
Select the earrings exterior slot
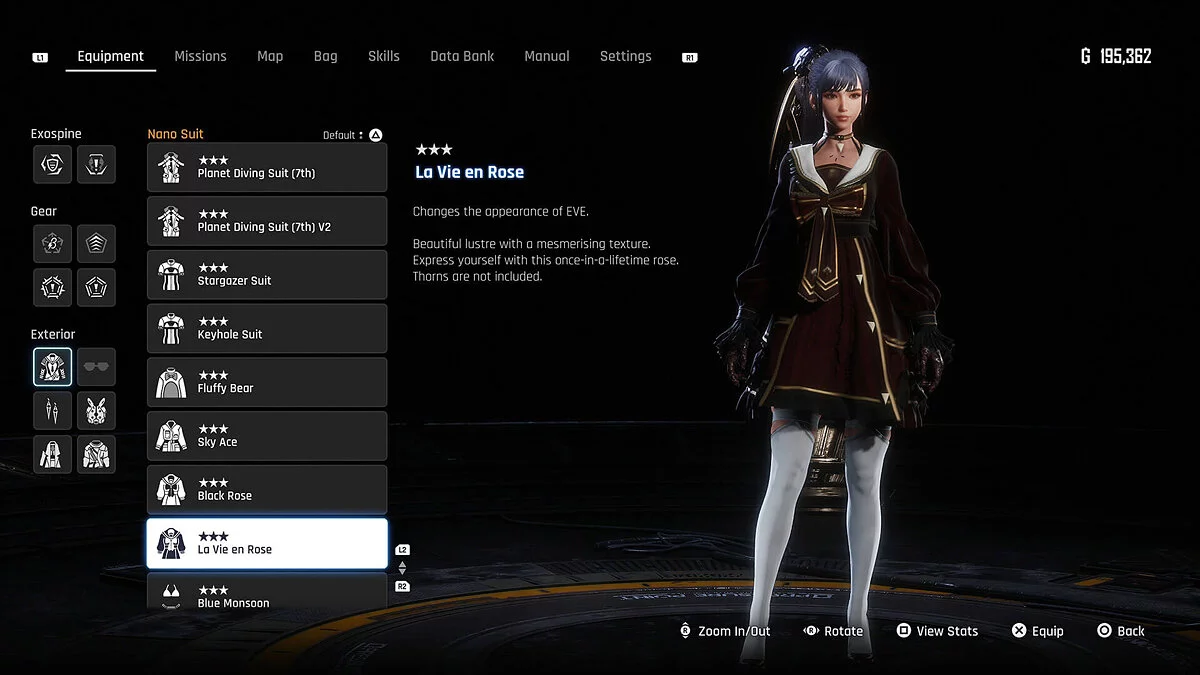coord(52,411)
